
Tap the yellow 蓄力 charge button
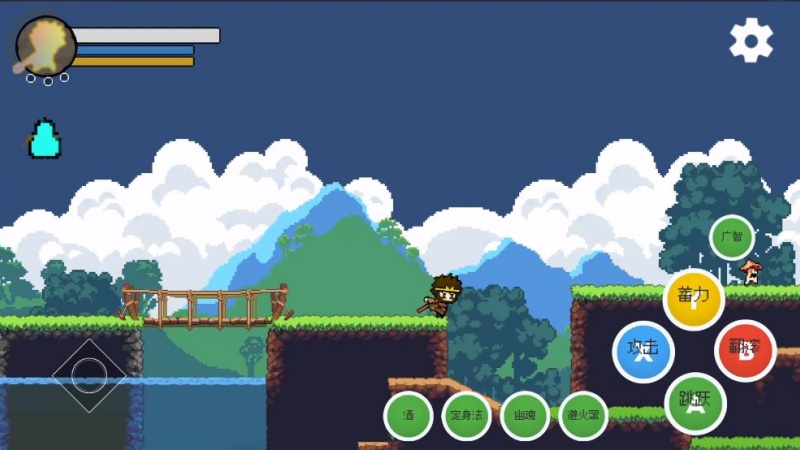pos(694,299)
